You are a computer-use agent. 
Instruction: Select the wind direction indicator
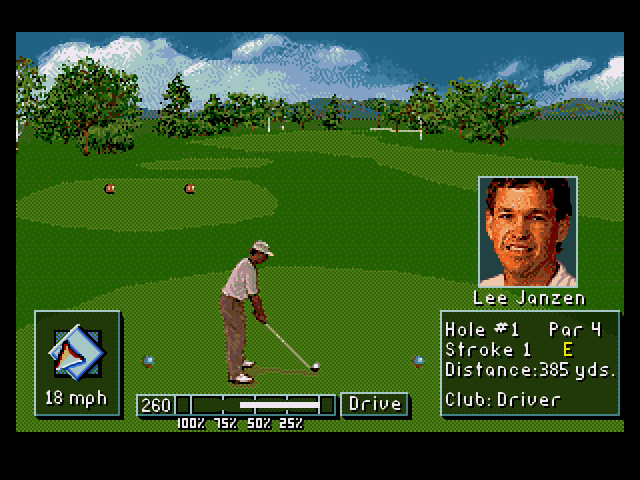pyautogui.click(x=77, y=351)
